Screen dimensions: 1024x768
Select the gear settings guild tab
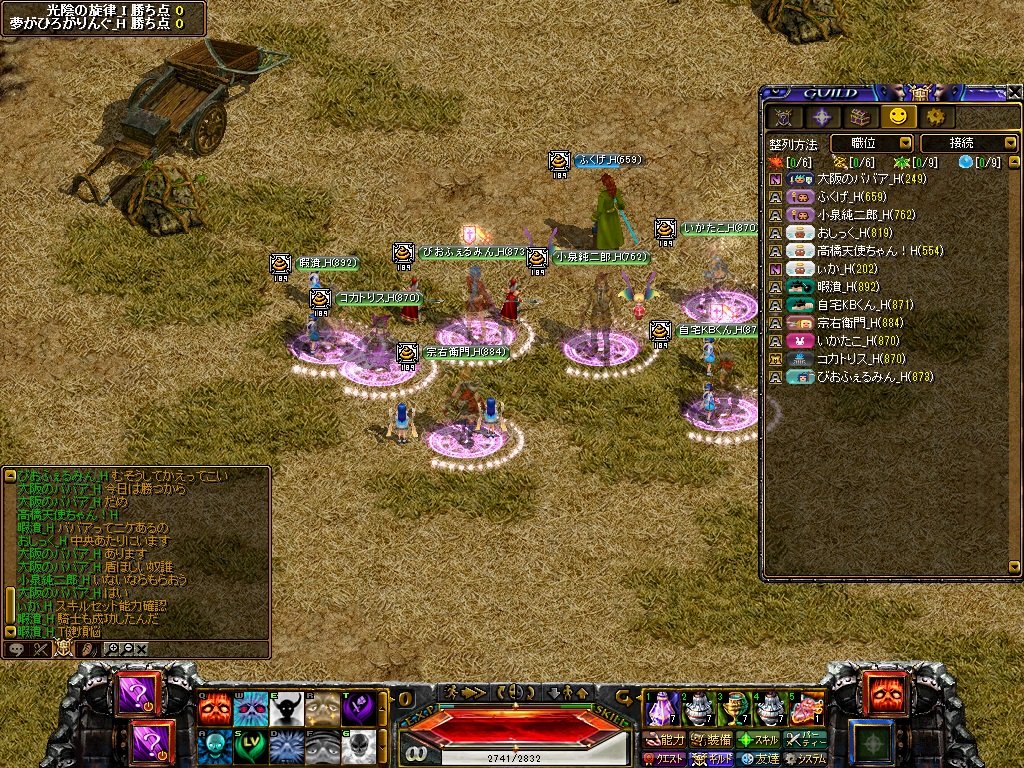934,117
